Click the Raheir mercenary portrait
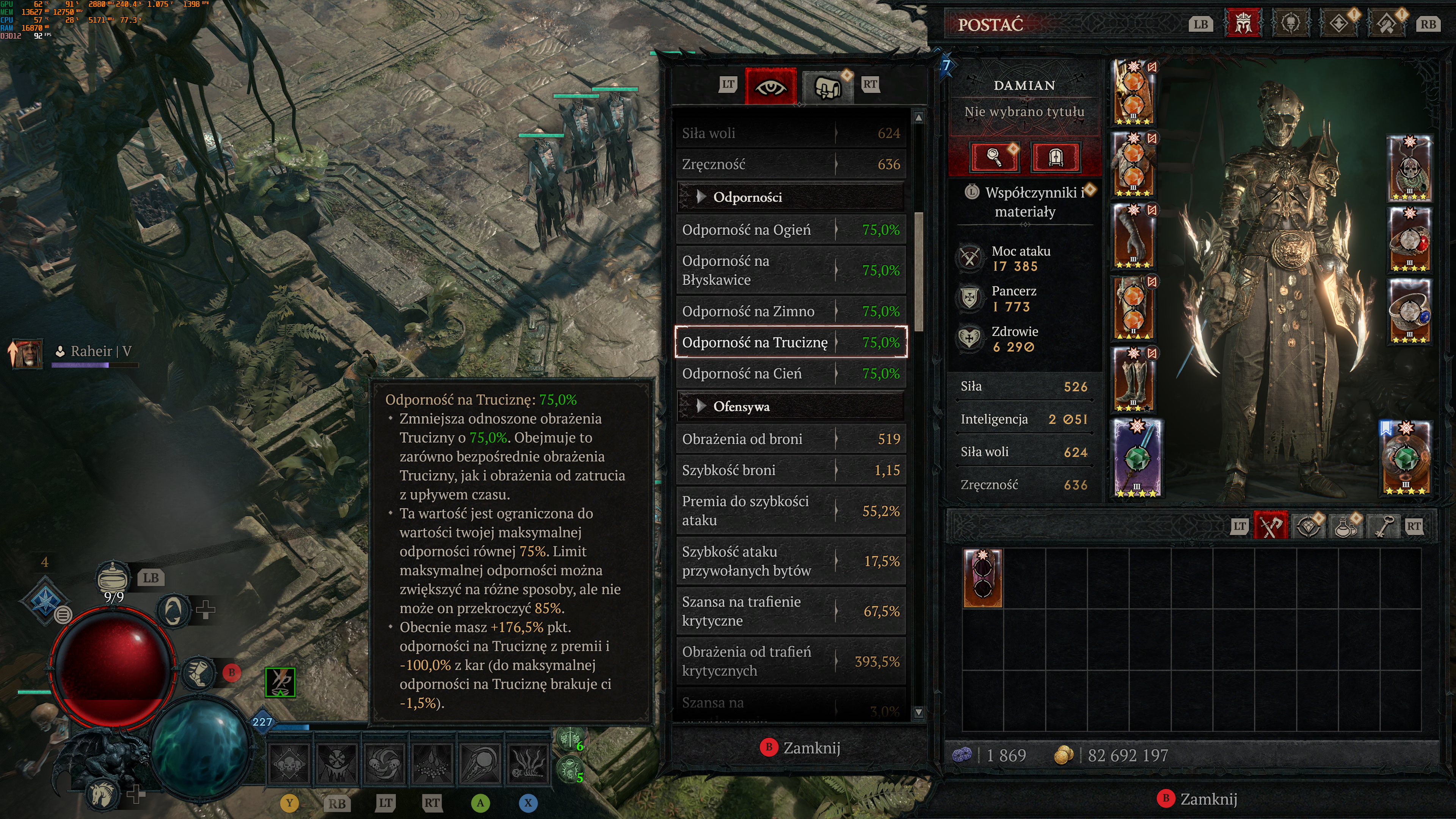The image size is (1456, 819). coord(27,353)
